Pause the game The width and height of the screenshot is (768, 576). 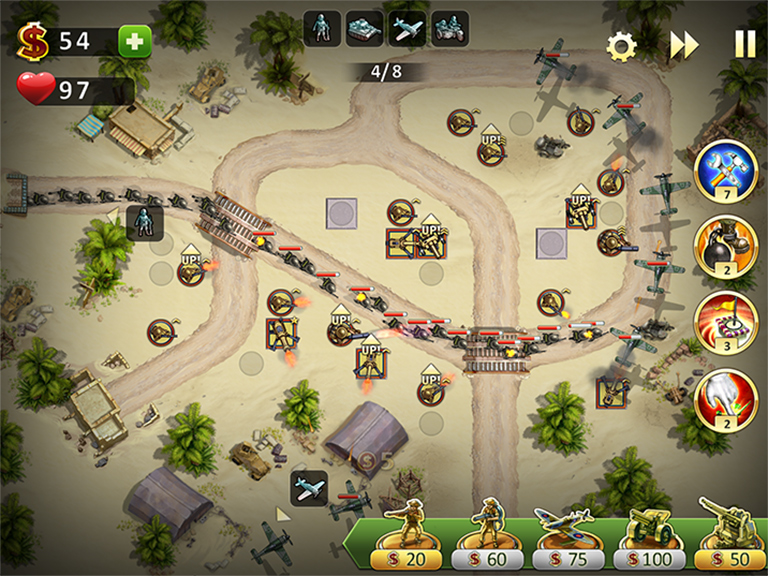pyautogui.click(x=745, y=45)
